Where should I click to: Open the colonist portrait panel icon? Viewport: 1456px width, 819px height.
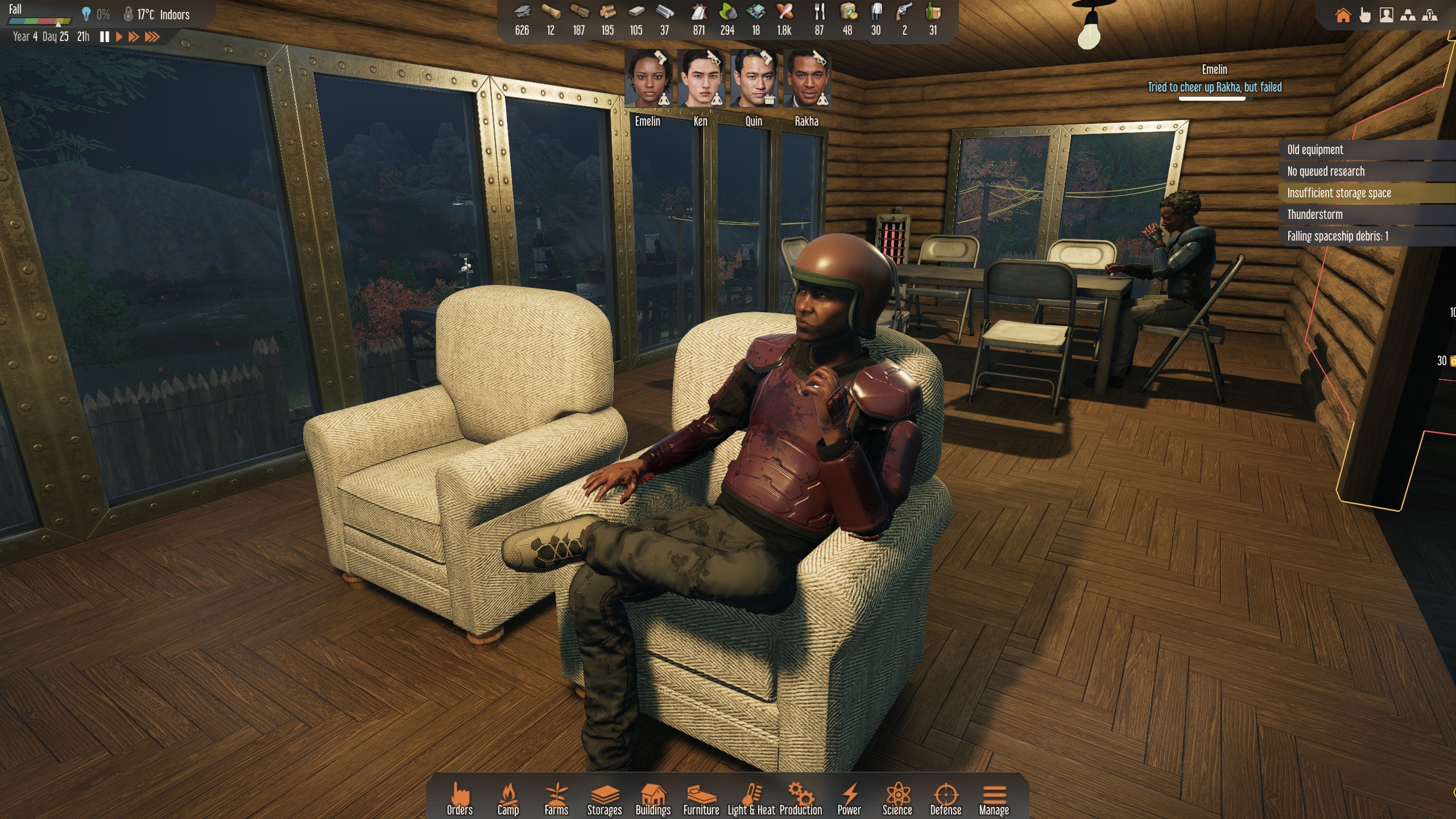[x=1387, y=15]
